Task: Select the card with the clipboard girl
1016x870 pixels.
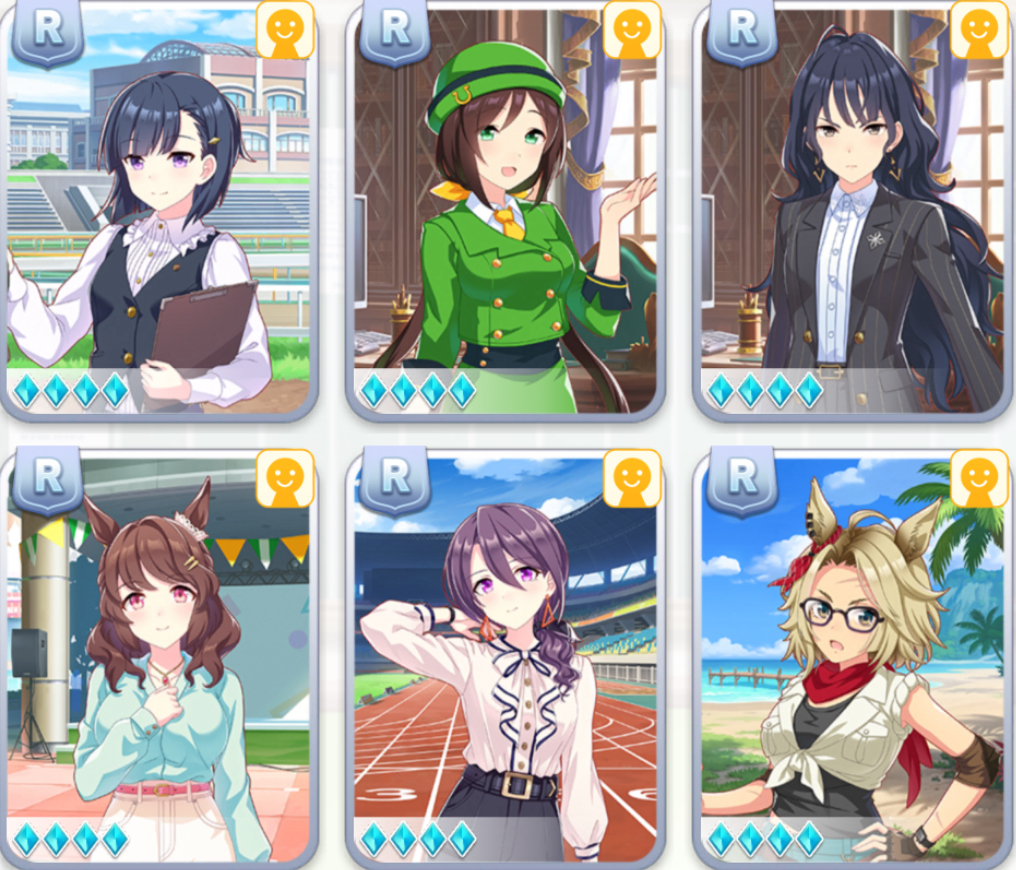Action: point(158,210)
